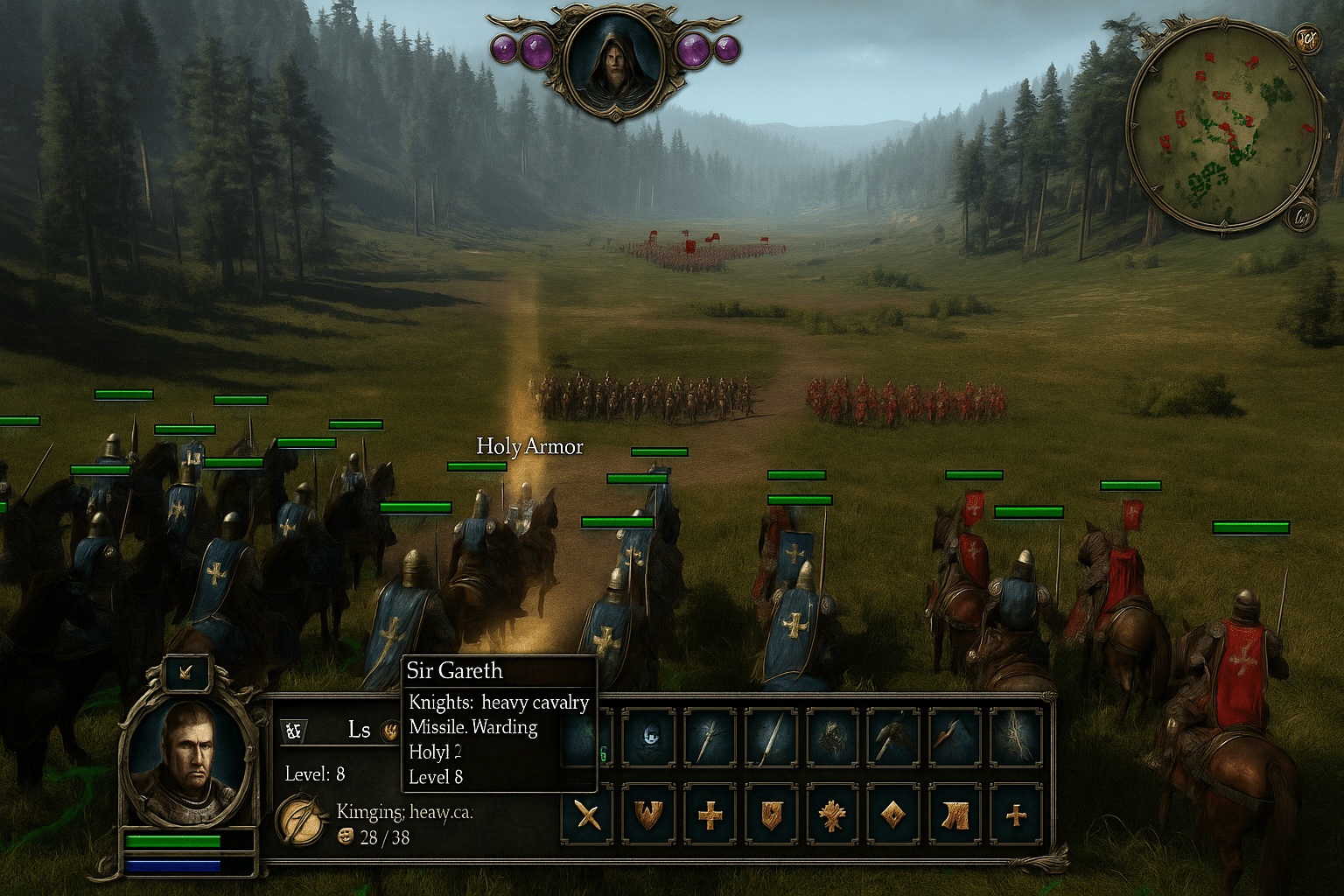
Task: Choose the long spear ability slot
Action: click(x=771, y=737)
